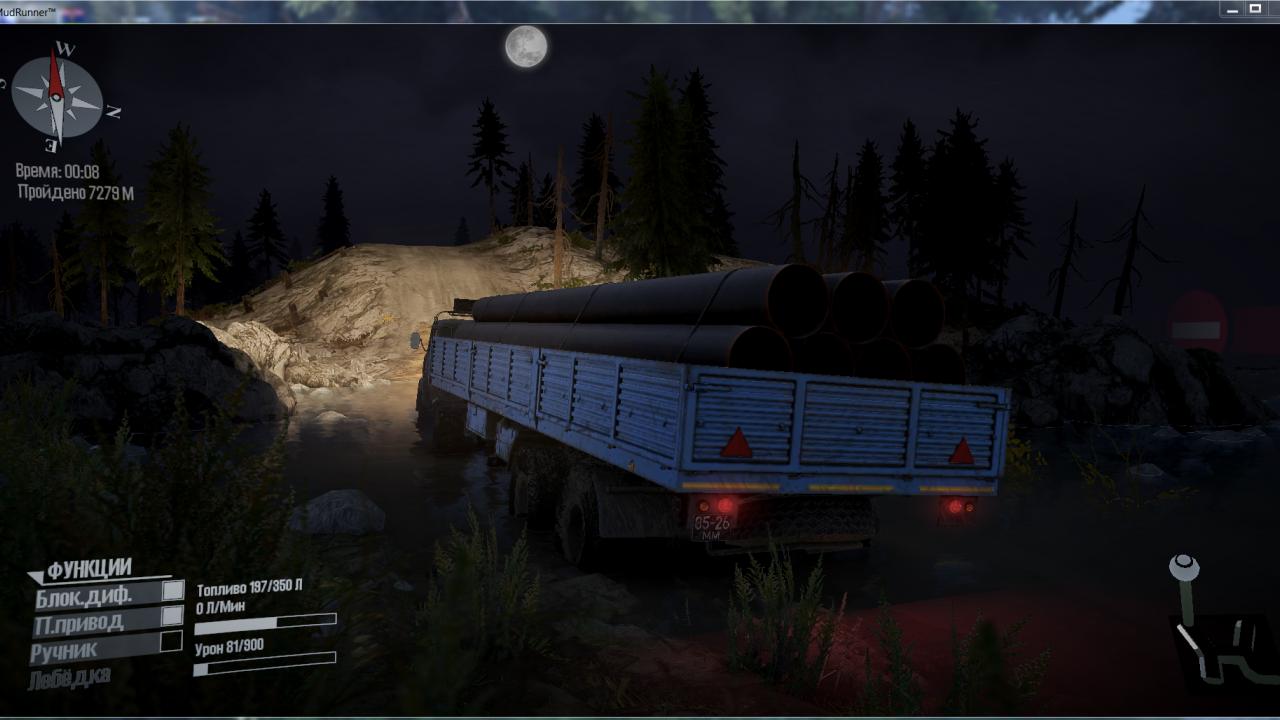
Task: Click the gear shifter knob
Action: point(1184,568)
